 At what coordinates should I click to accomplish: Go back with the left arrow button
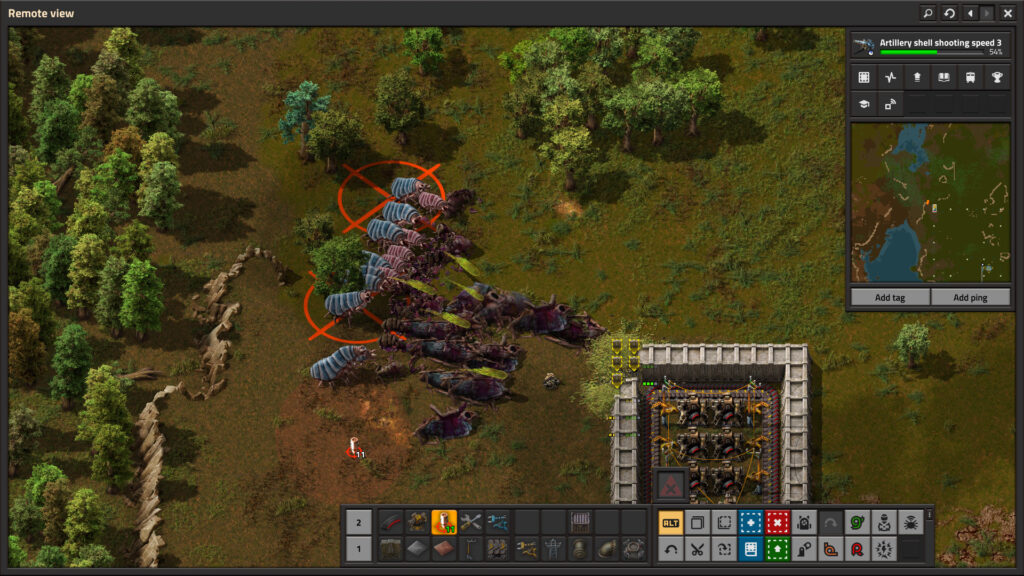coord(969,13)
